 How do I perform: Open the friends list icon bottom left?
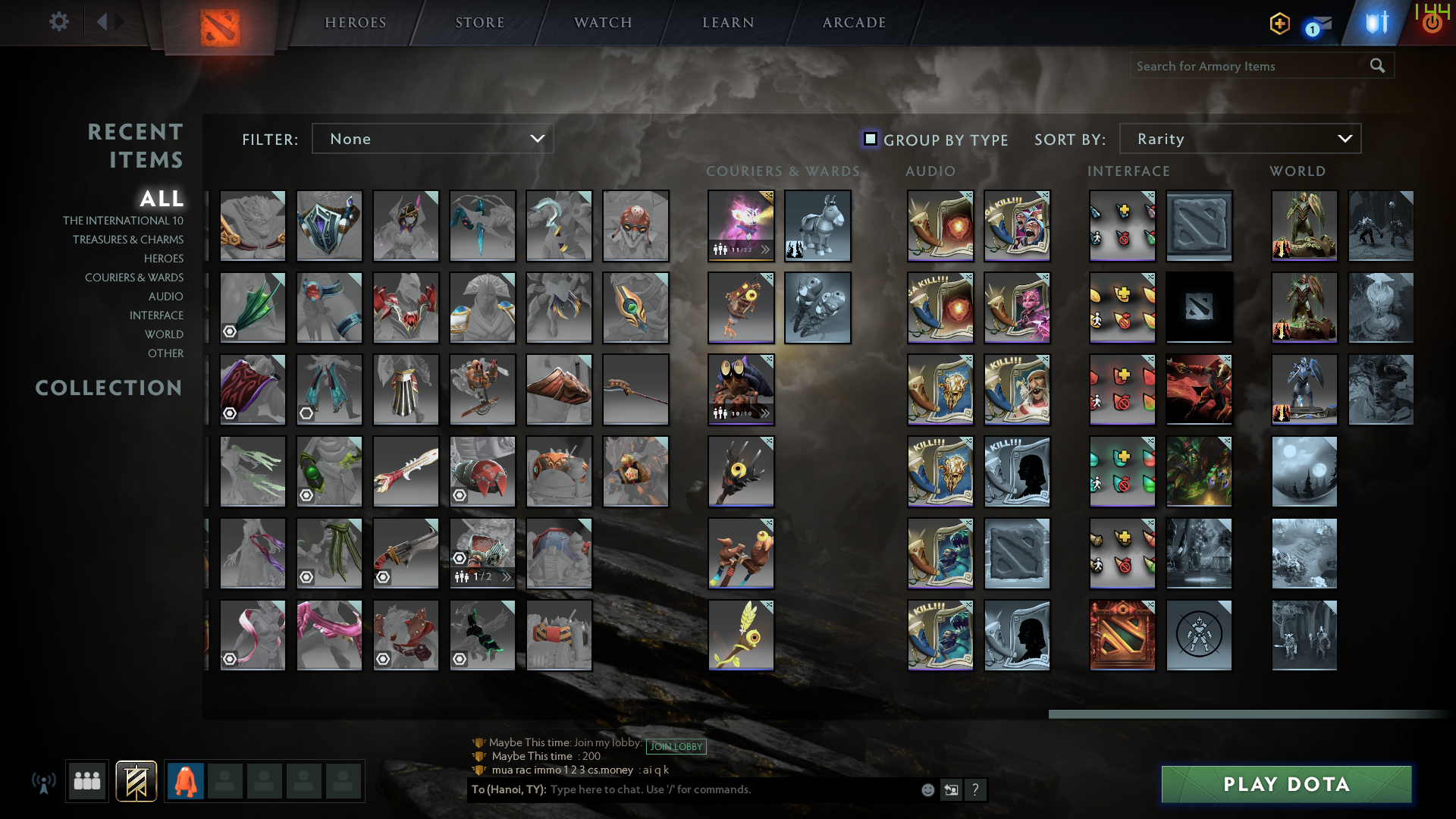86,780
